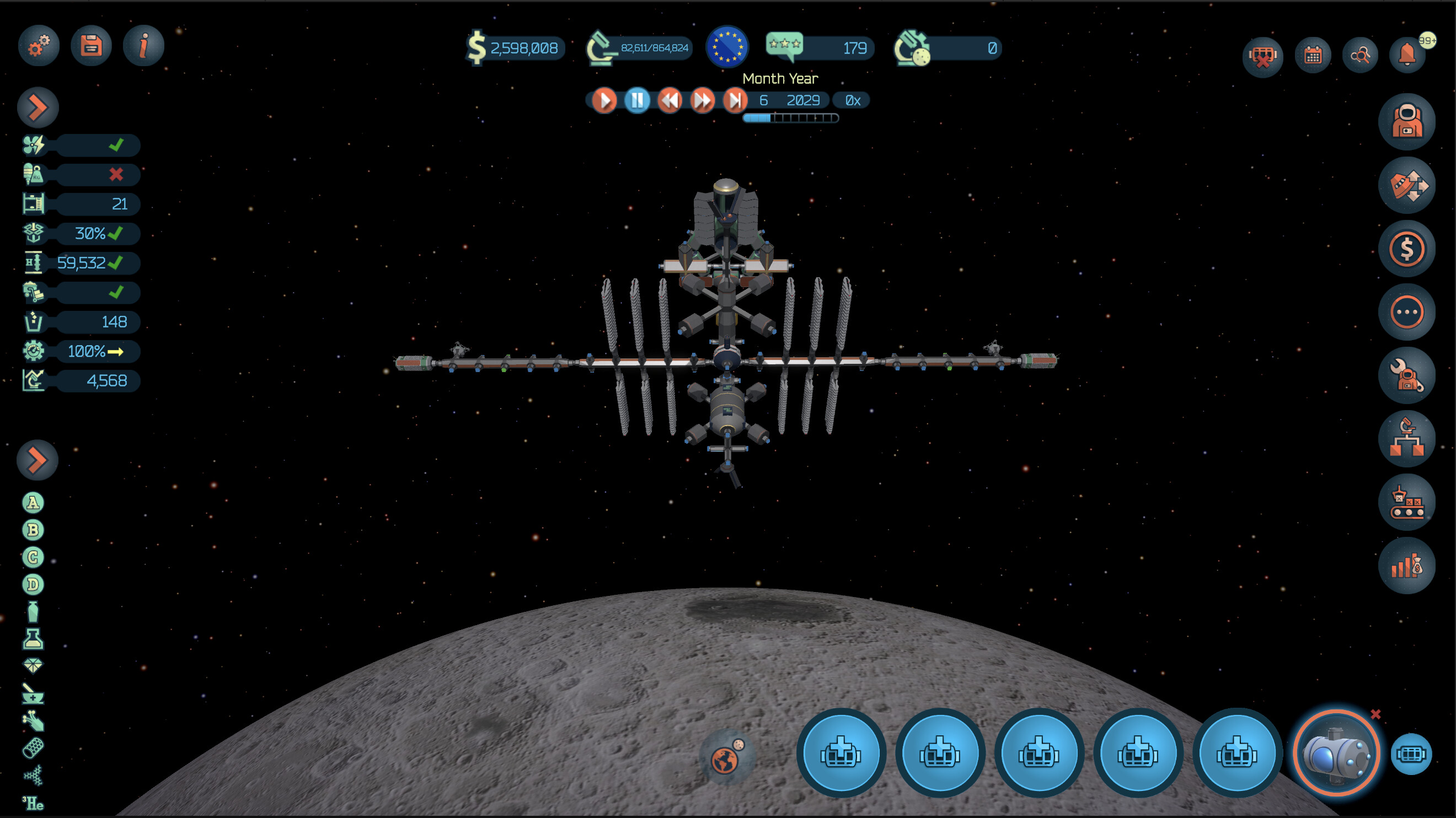Viewport: 1456px width, 818px height.
Task: Collapse the resources list arrow
Action: click(x=38, y=460)
